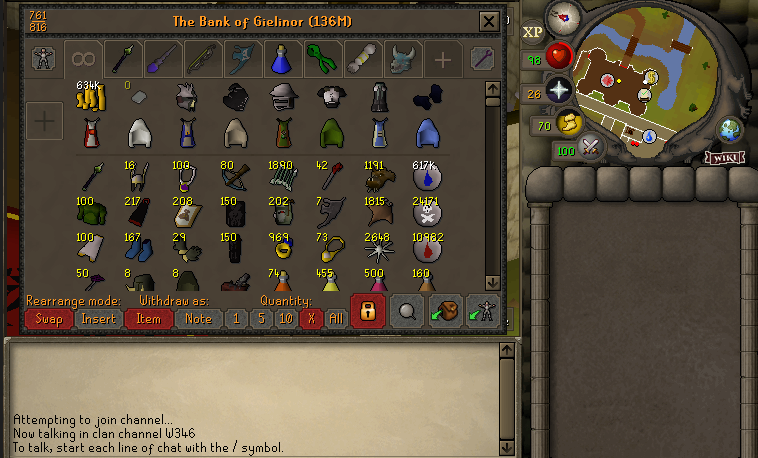The image size is (758, 458).
Task: Switch rearrange mode to Insert
Action: (98, 318)
